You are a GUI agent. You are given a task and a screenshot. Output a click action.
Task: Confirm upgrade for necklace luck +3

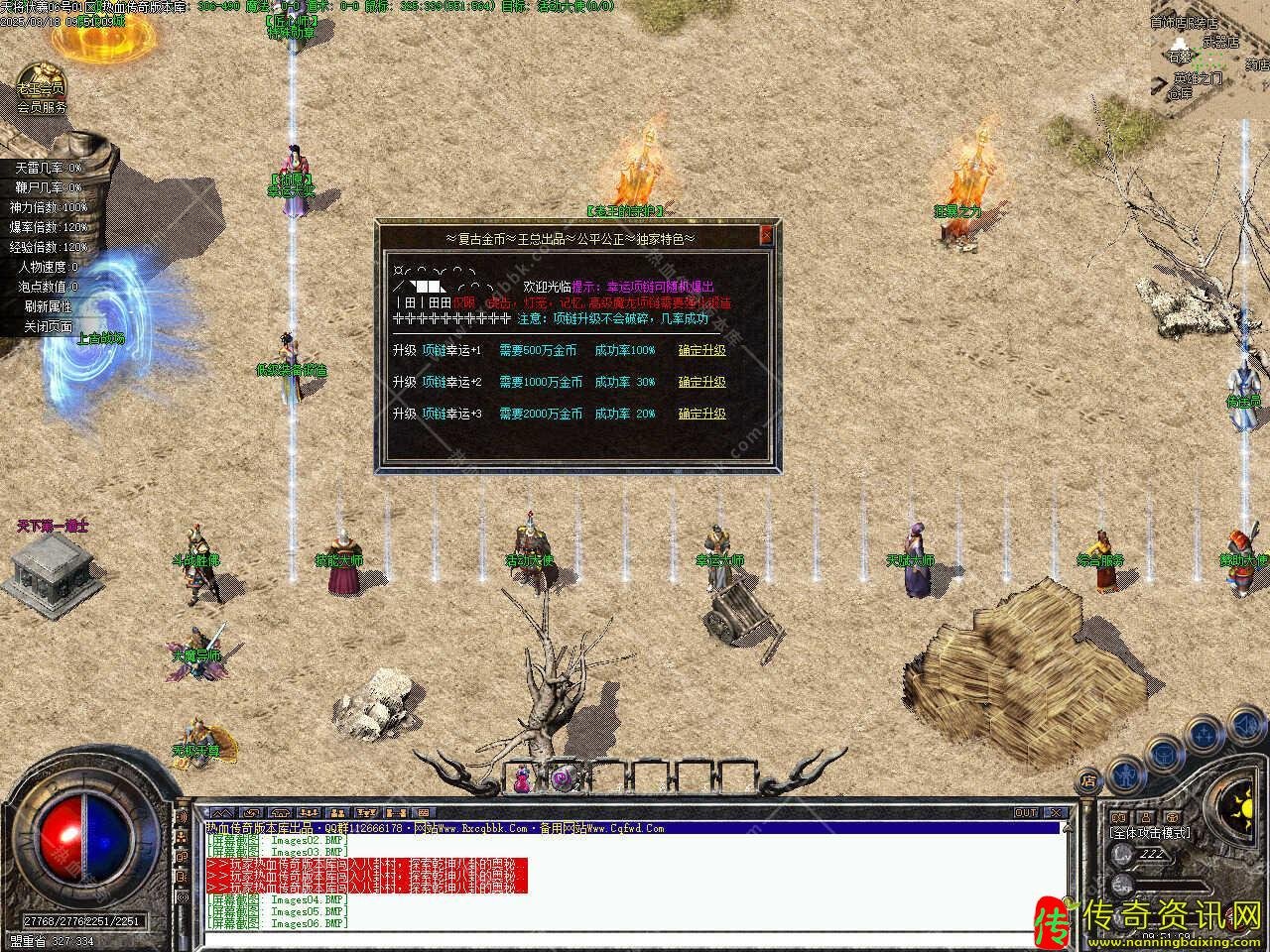click(x=701, y=414)
